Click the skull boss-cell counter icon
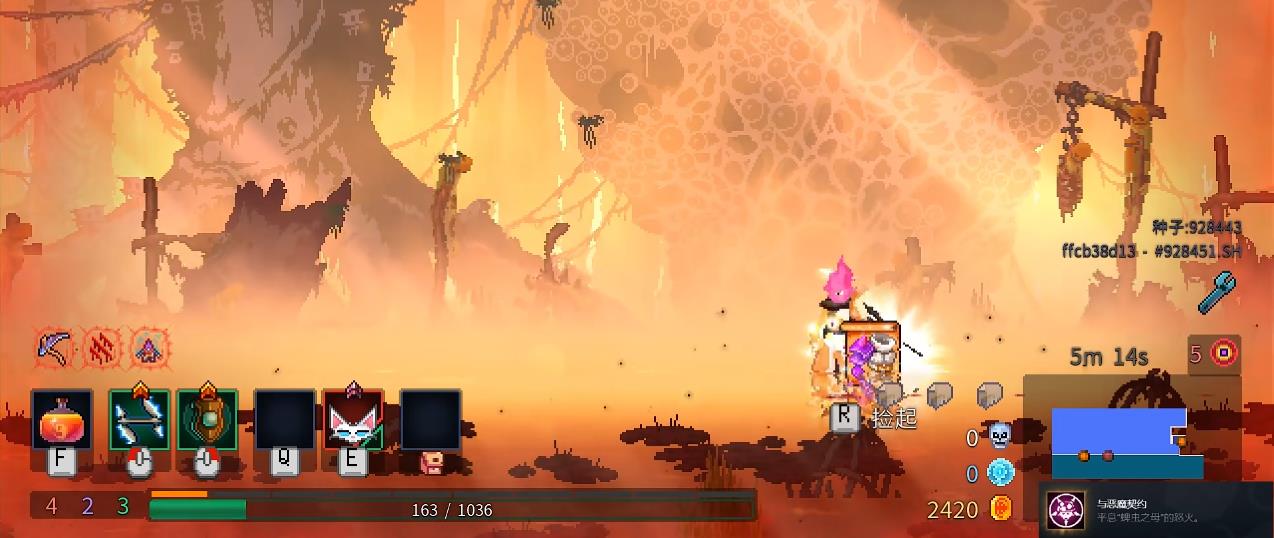Viewport: 1274px width, 538px height. (1000, 436)
